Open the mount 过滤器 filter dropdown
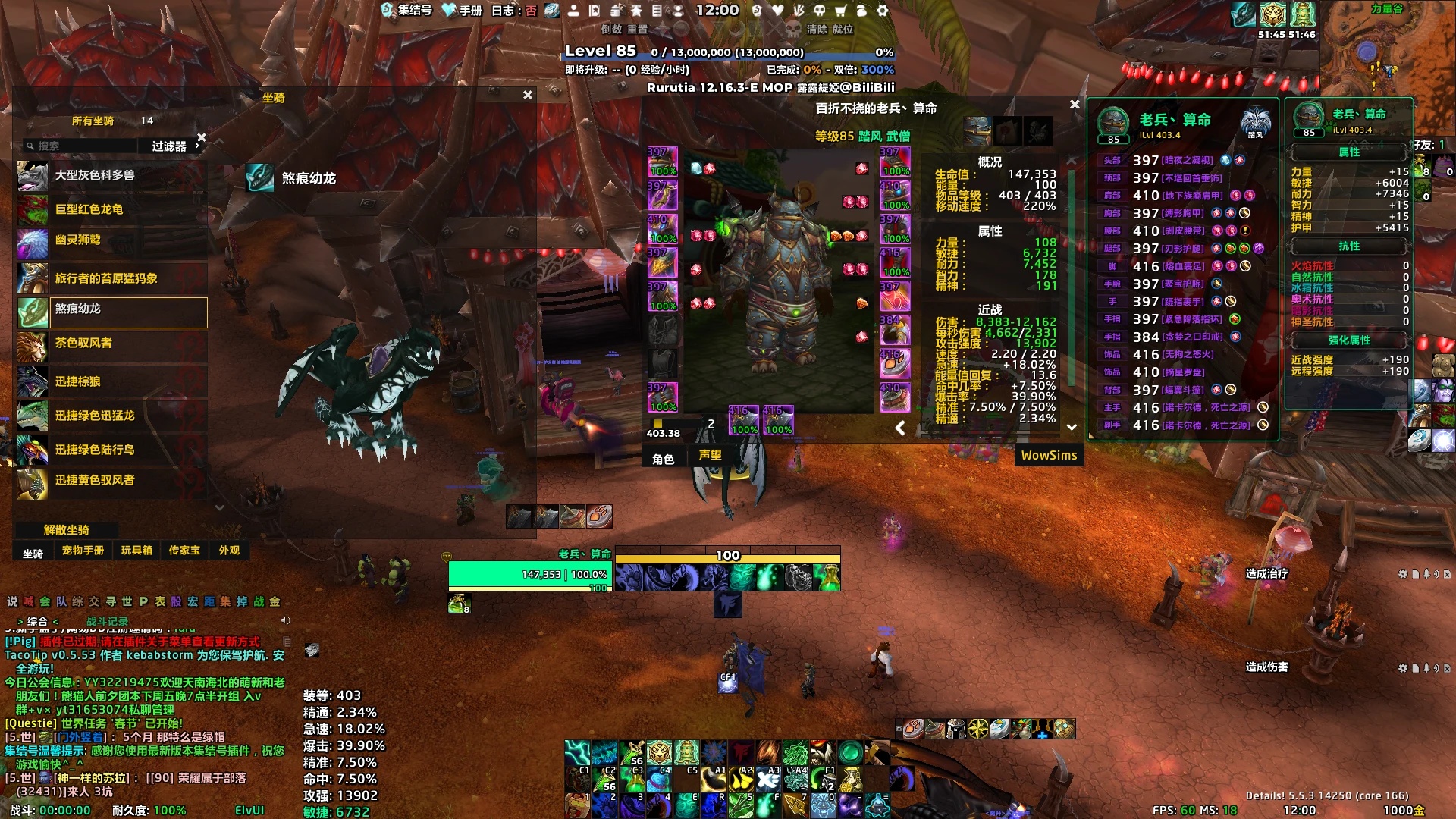This screenshot has width=1456, height=819. (x=170, y=146)
